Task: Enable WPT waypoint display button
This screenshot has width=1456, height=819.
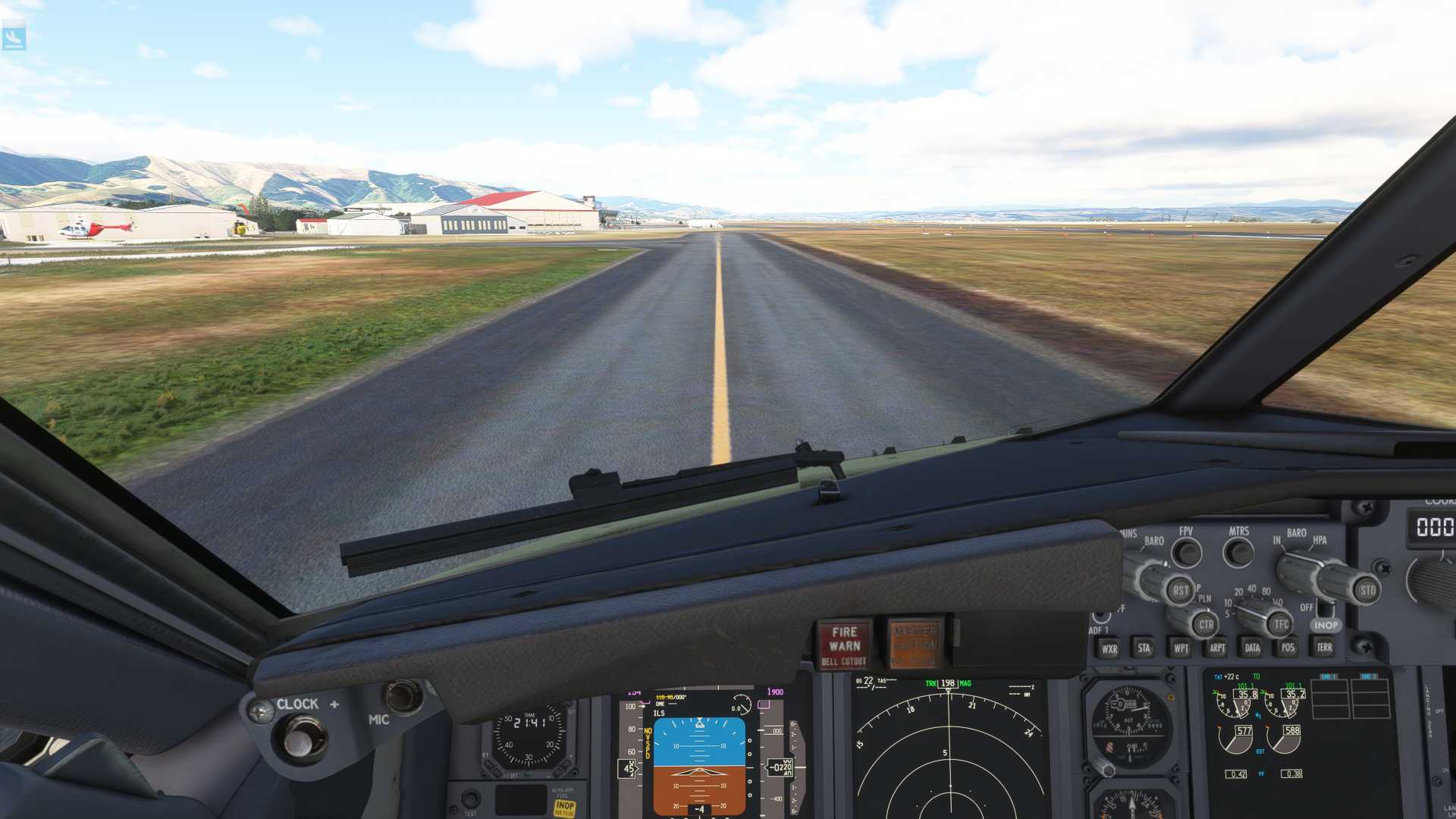Action: pyautogui.click(x=1181, y=648)
